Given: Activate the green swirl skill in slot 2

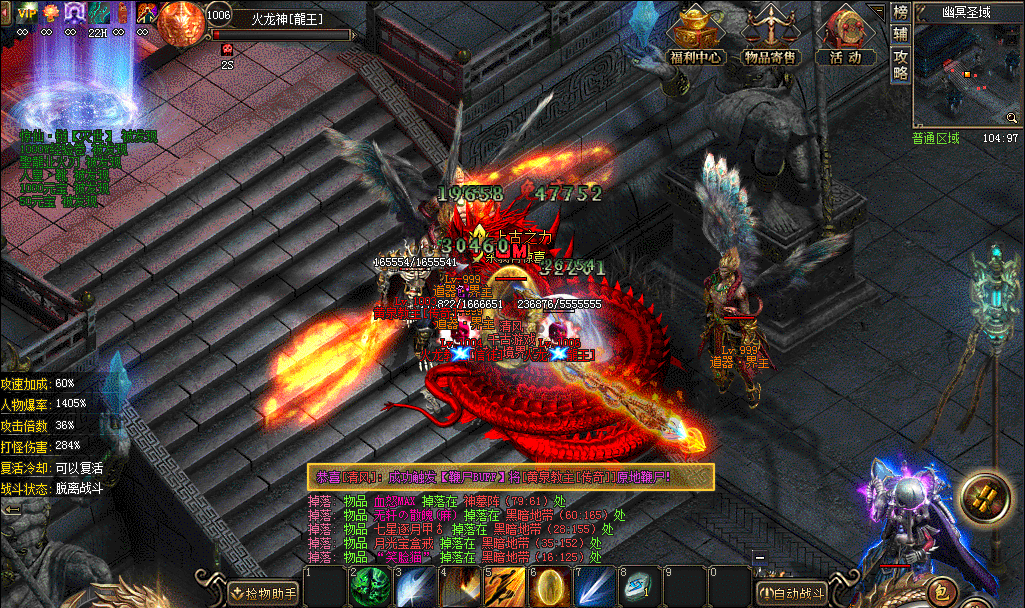Looking at the screenshot, I should pos(367,588).
